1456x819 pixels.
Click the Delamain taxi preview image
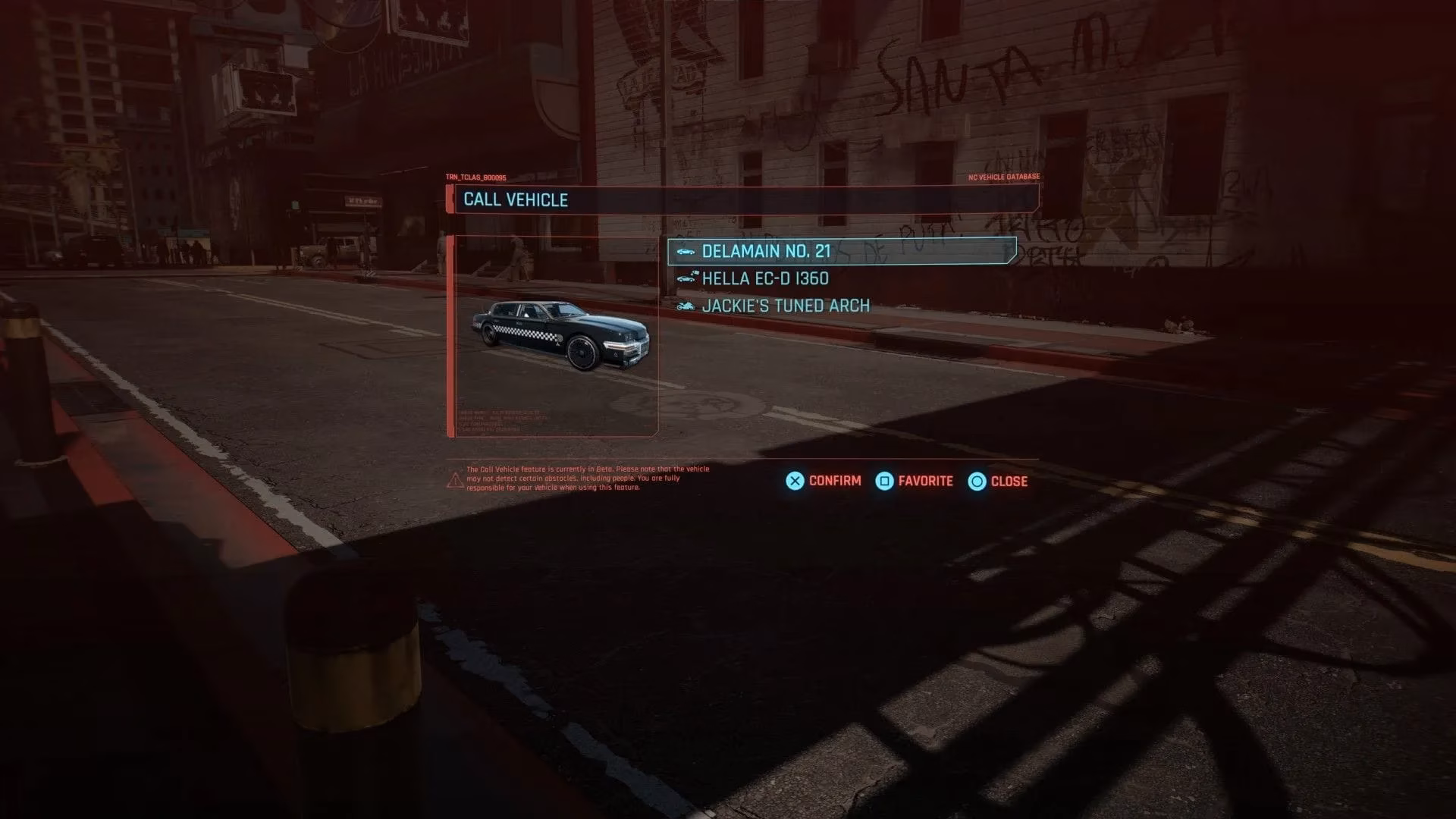tap(561, 337)
